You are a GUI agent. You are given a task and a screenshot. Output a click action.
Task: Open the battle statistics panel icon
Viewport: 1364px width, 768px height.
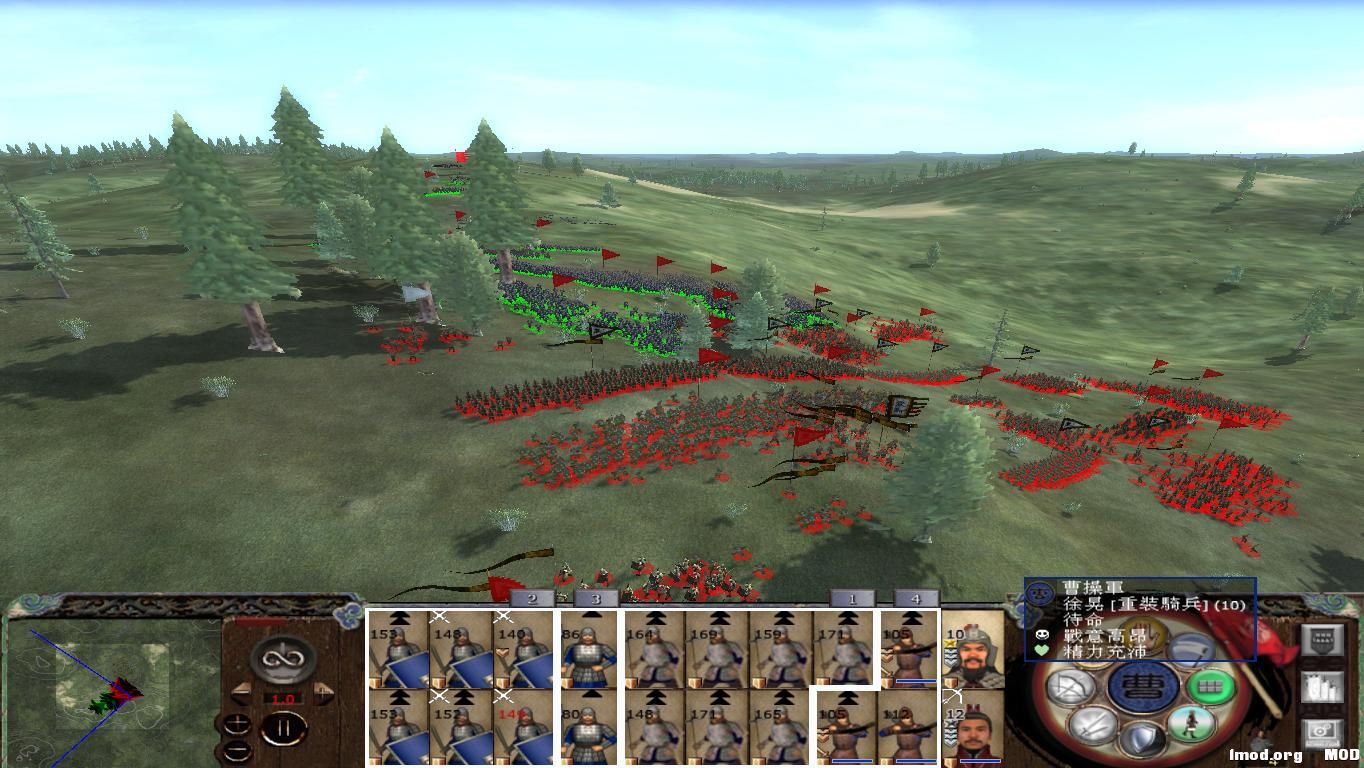[1323, 688]
